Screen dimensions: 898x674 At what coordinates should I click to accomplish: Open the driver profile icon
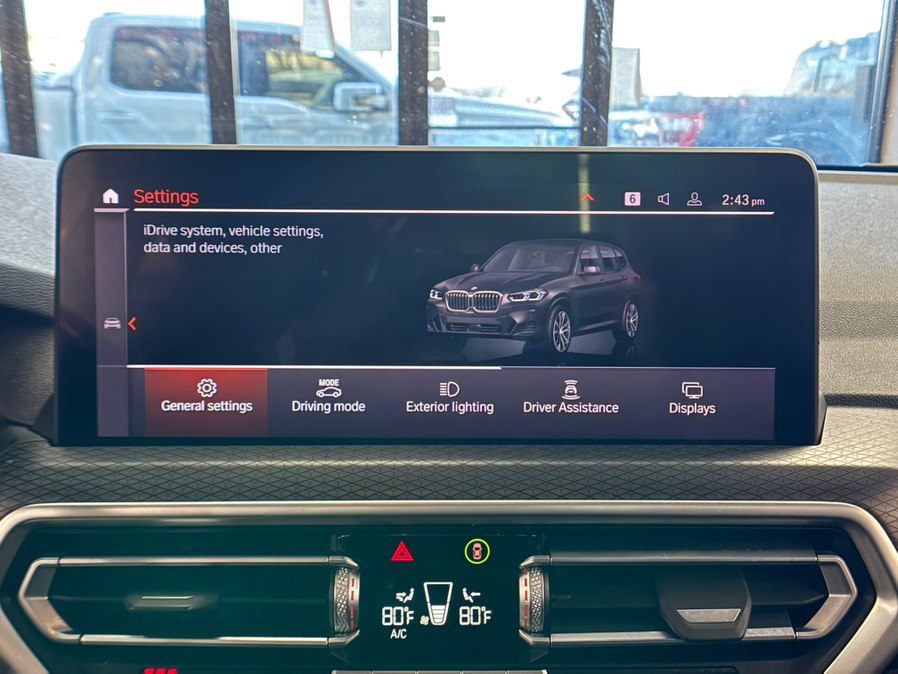(x=694, y=199)
